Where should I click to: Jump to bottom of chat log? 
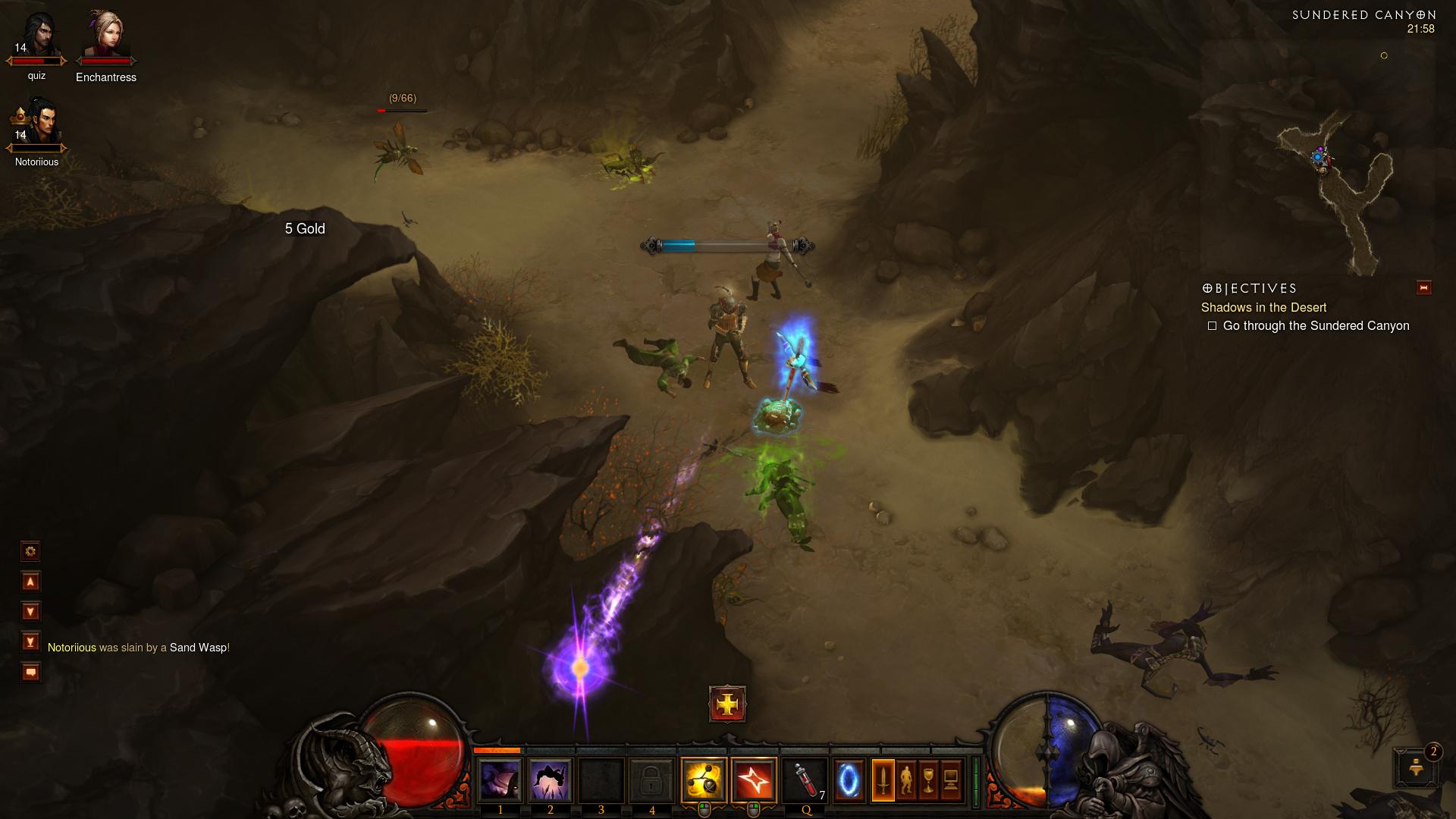[x=30, y=642]
